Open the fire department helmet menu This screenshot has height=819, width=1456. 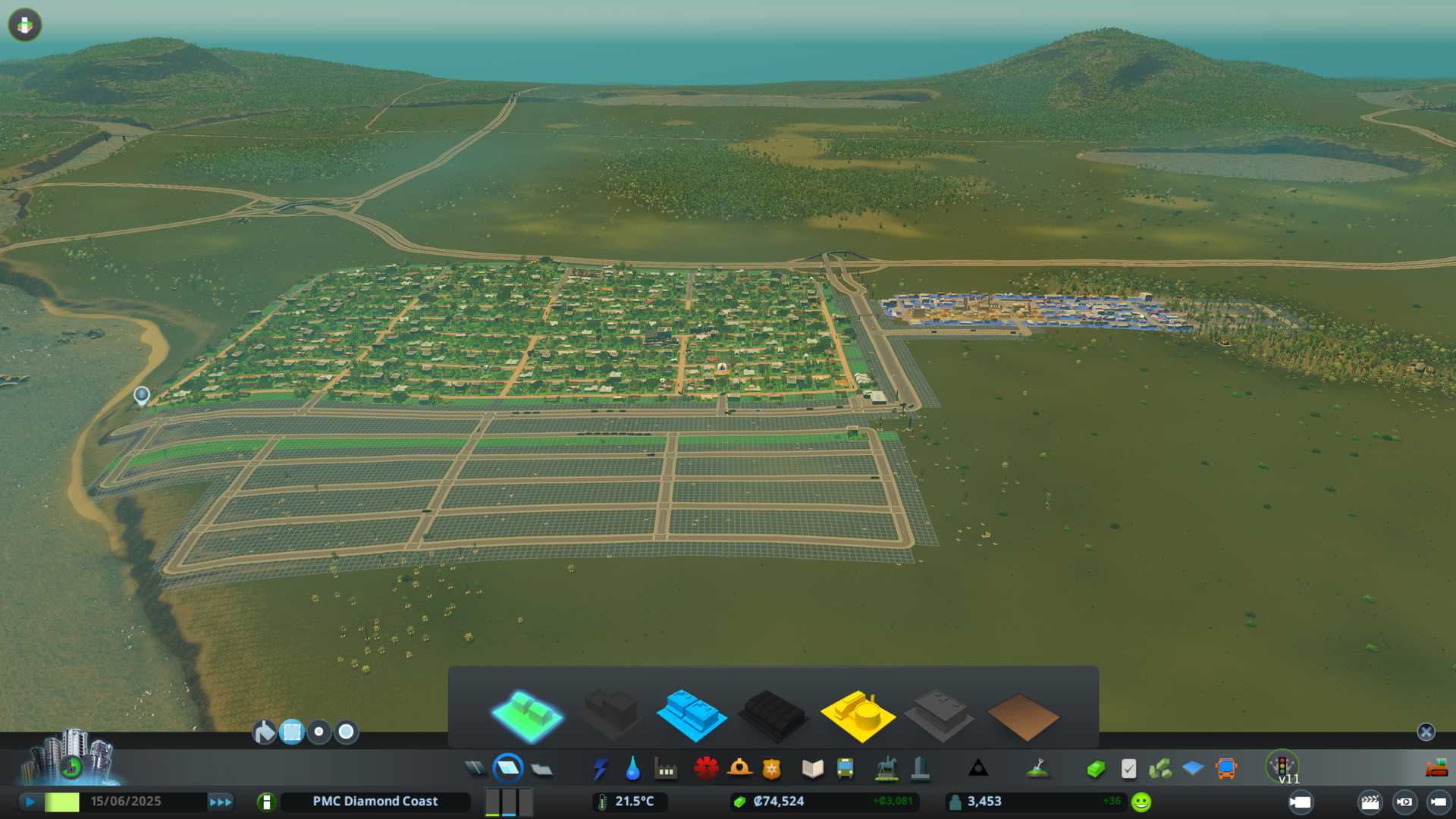(739, 769)
